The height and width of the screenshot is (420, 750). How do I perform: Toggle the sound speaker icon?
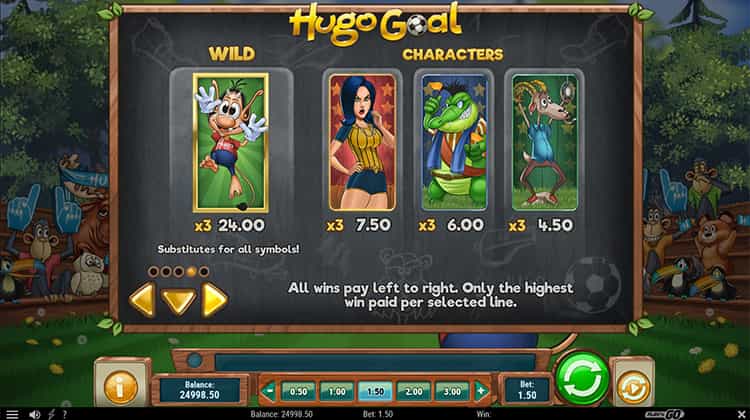(x=35, y=413)
